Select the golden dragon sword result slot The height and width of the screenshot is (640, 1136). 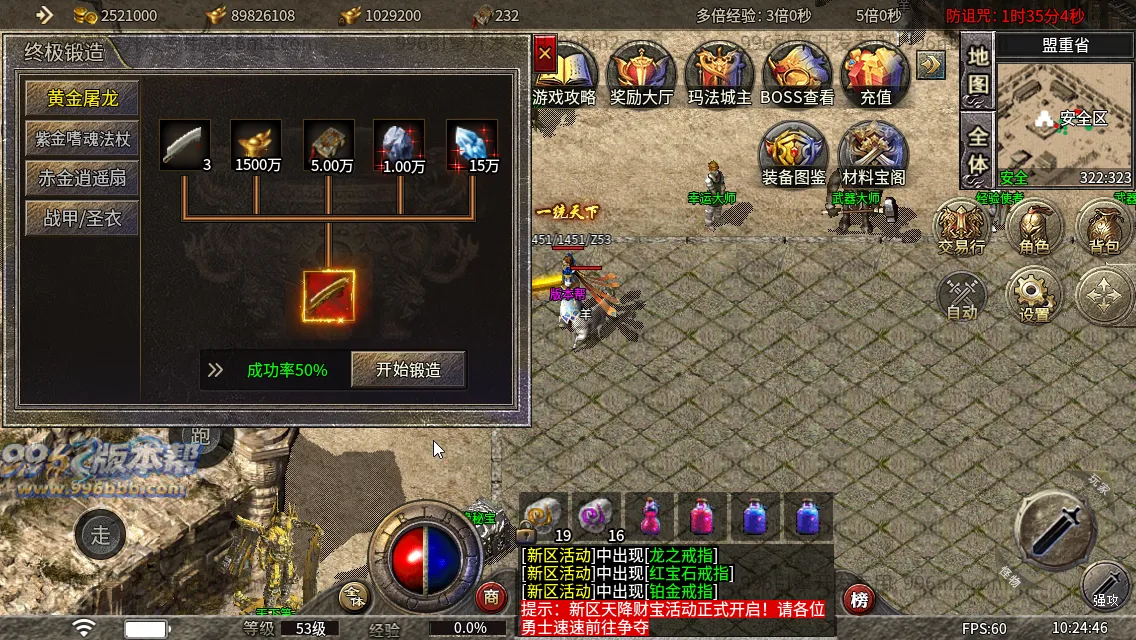(329, 296)
